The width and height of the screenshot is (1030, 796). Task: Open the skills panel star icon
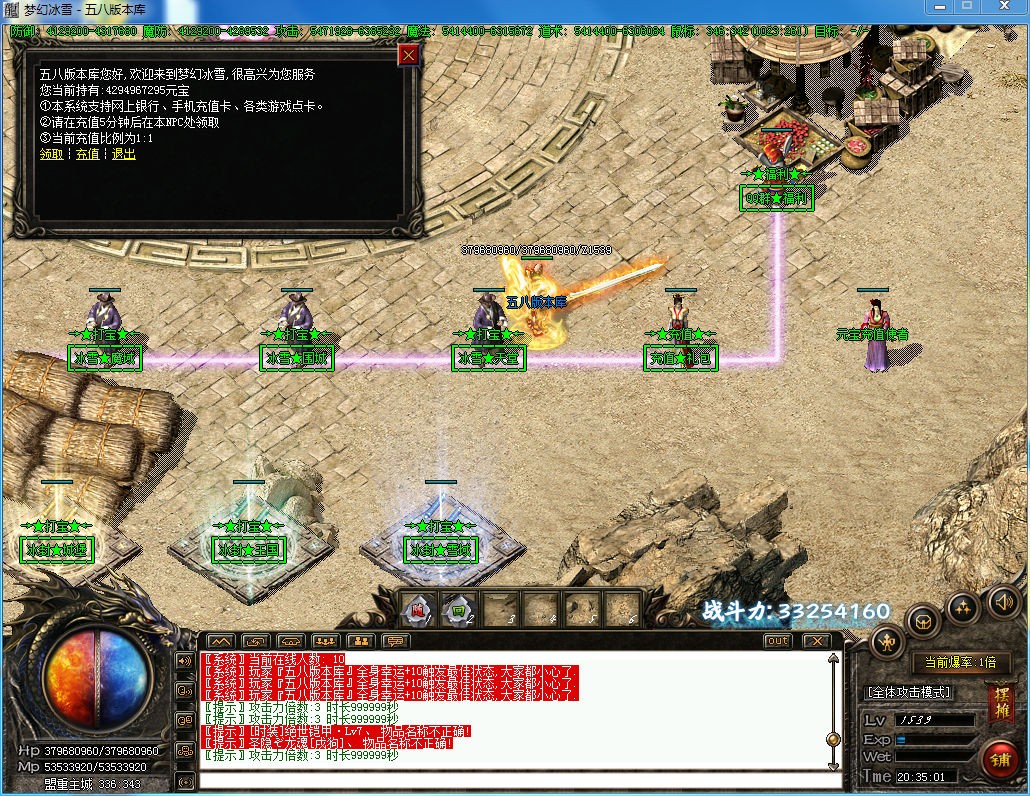[963, 606]
